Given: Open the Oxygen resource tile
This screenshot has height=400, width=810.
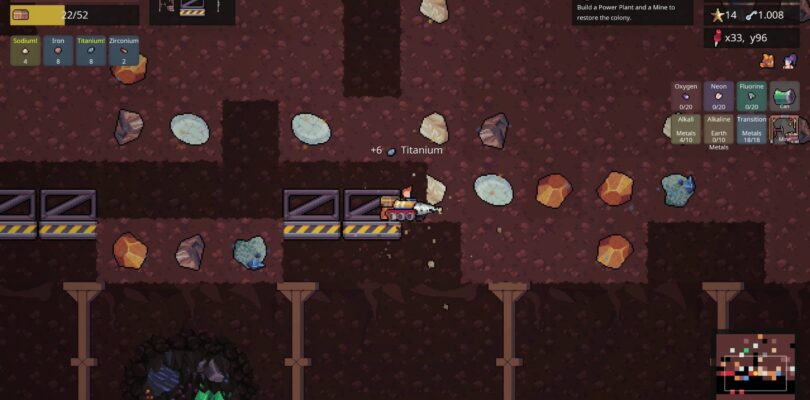Looking at the screenshot, I should click(686, 96).
